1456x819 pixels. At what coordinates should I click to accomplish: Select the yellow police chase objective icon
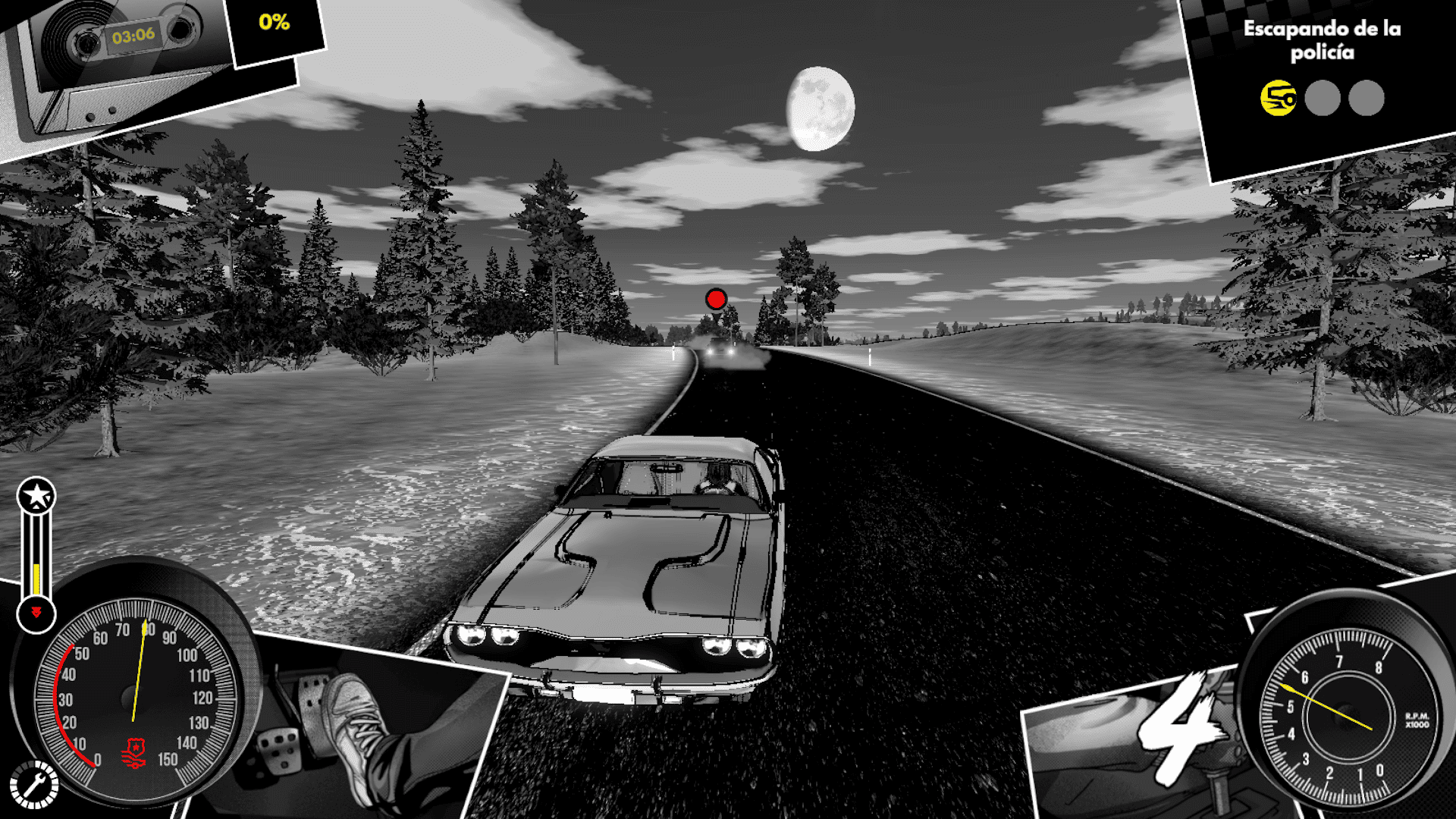click(1278, 99)
